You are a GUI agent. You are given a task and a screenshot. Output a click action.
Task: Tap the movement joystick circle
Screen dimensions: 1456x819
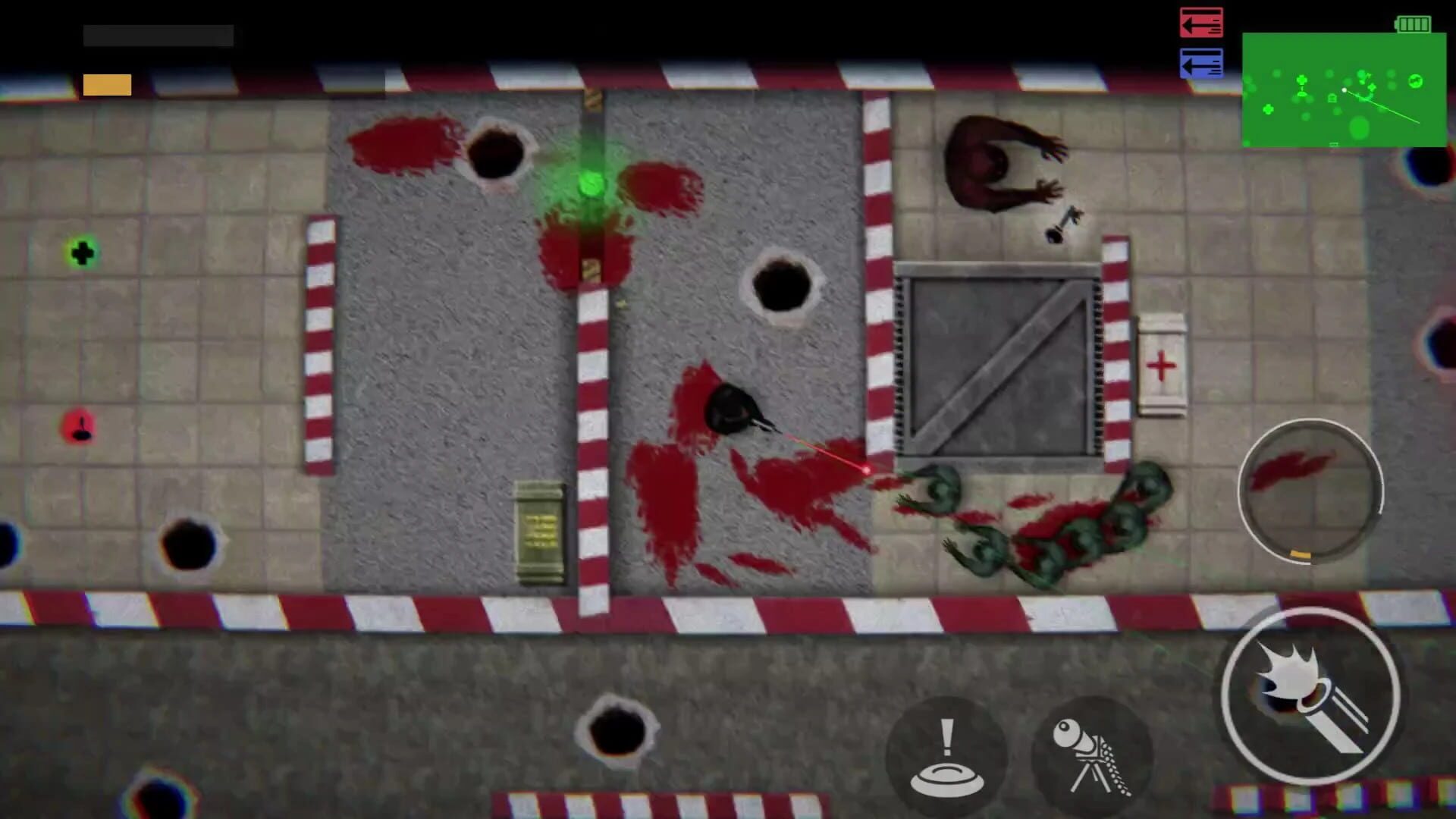(1310, 493)
